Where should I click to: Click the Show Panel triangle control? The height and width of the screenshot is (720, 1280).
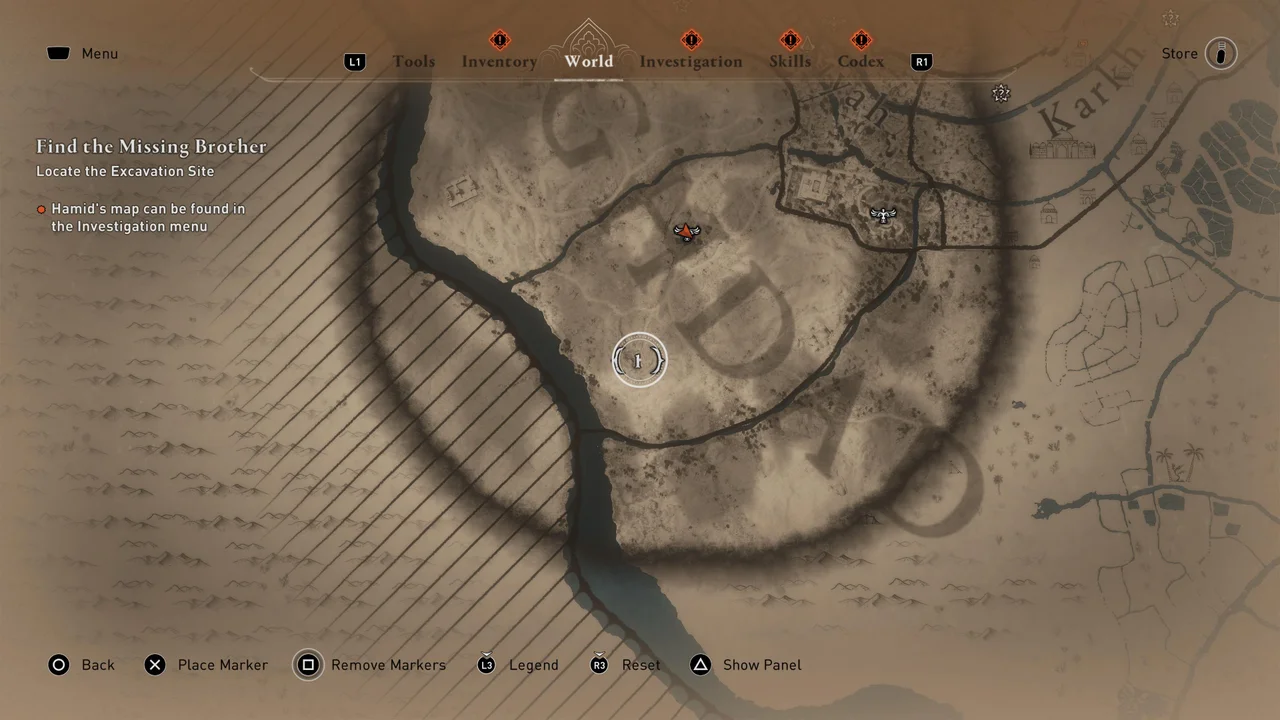(x=700, y=665)
